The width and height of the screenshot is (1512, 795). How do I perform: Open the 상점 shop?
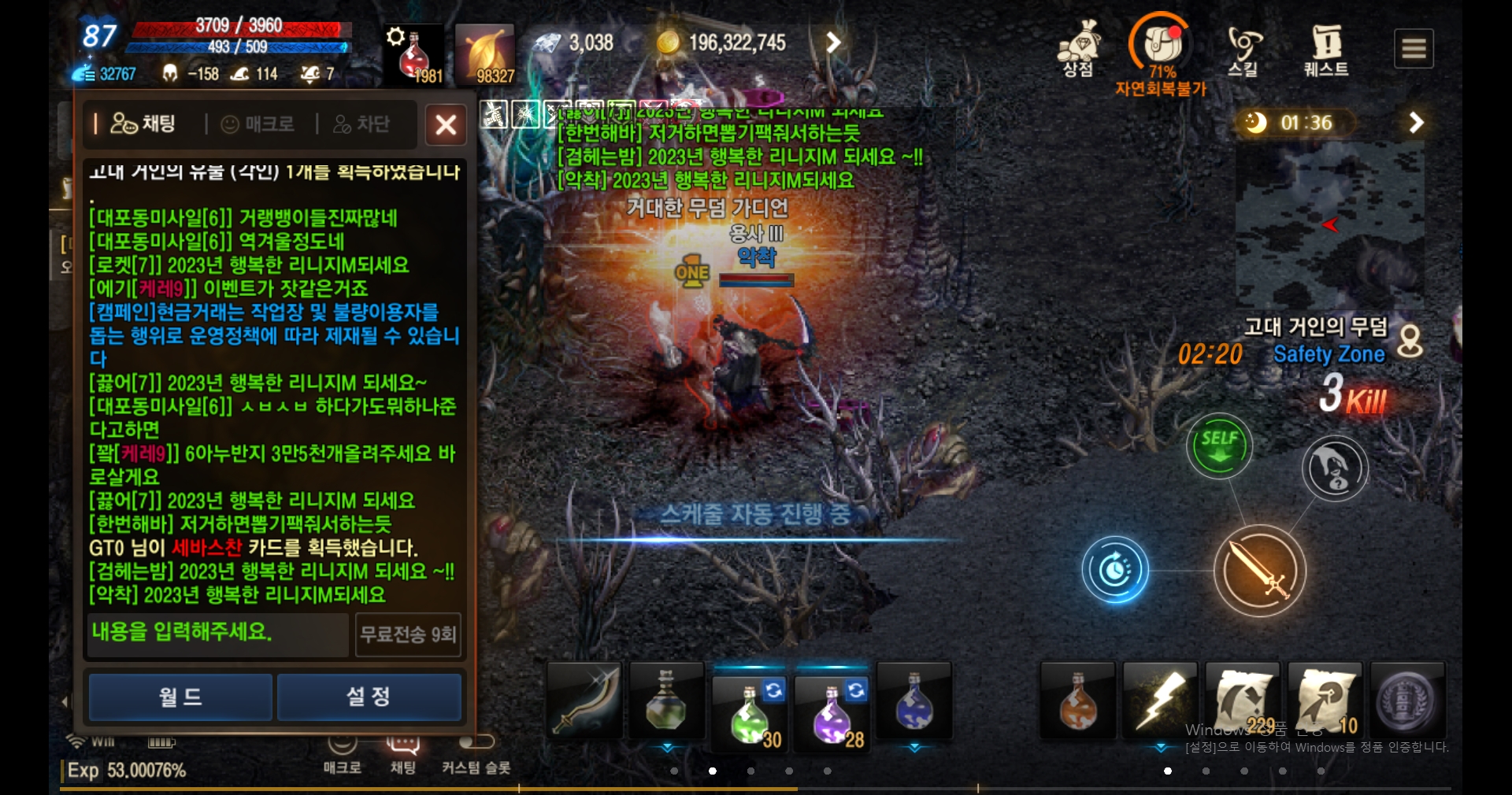1078,49
